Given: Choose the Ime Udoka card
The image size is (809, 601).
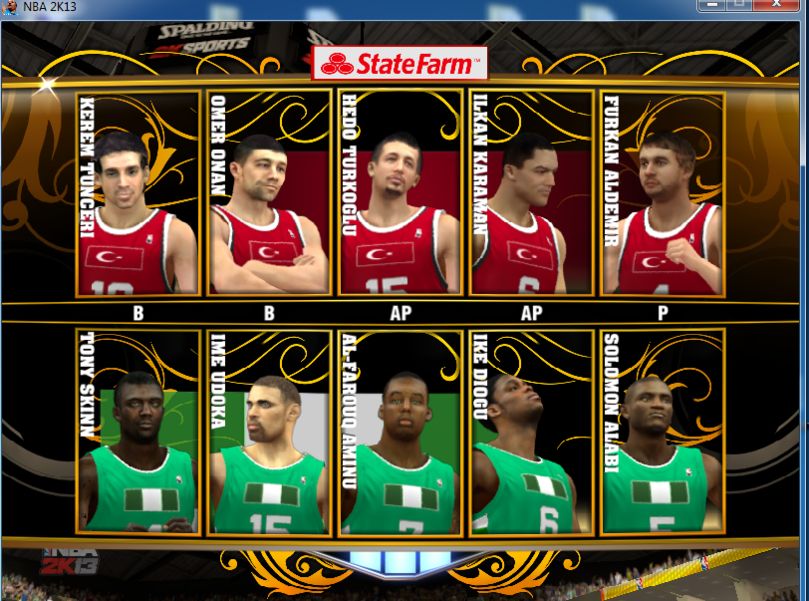Looking at the screenshot, I should (x=269, y=432).
